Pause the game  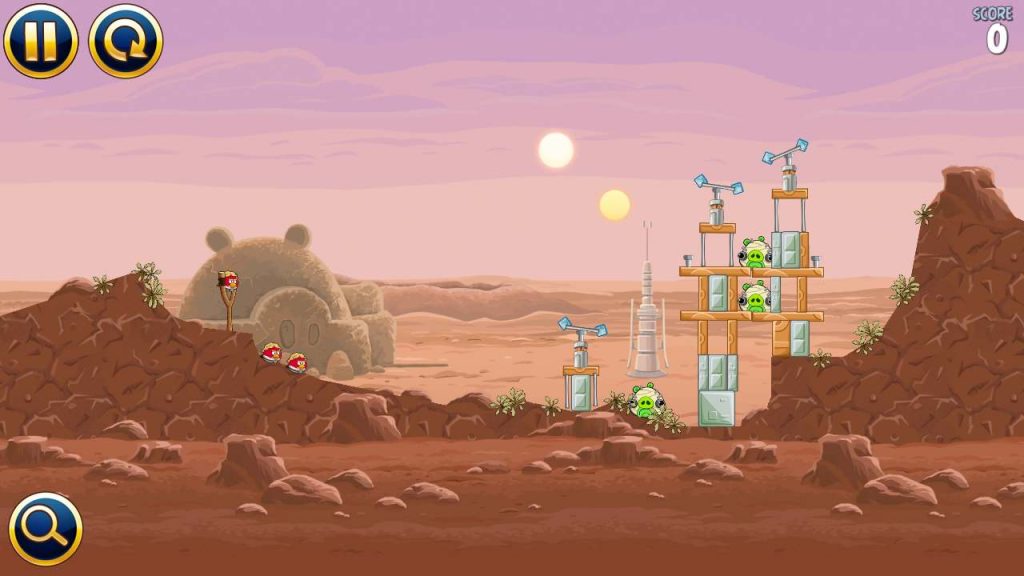pyautogui.click(x=40, y=41)
